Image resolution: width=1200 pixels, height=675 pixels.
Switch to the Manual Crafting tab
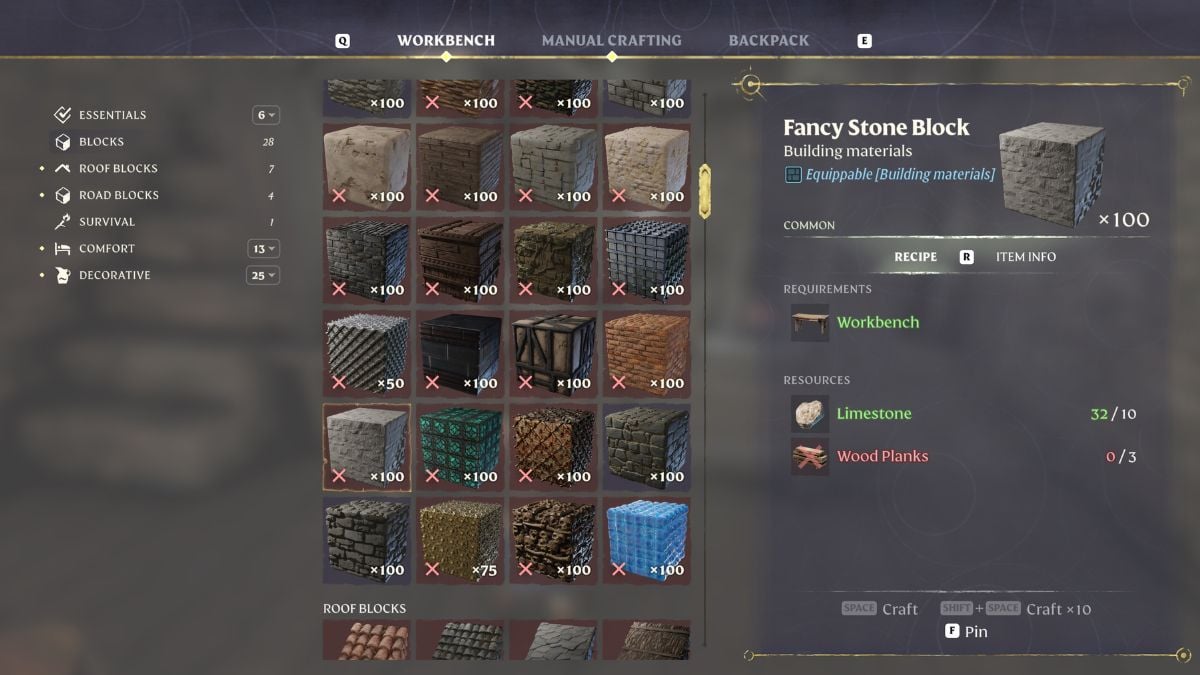click(611, 41)
